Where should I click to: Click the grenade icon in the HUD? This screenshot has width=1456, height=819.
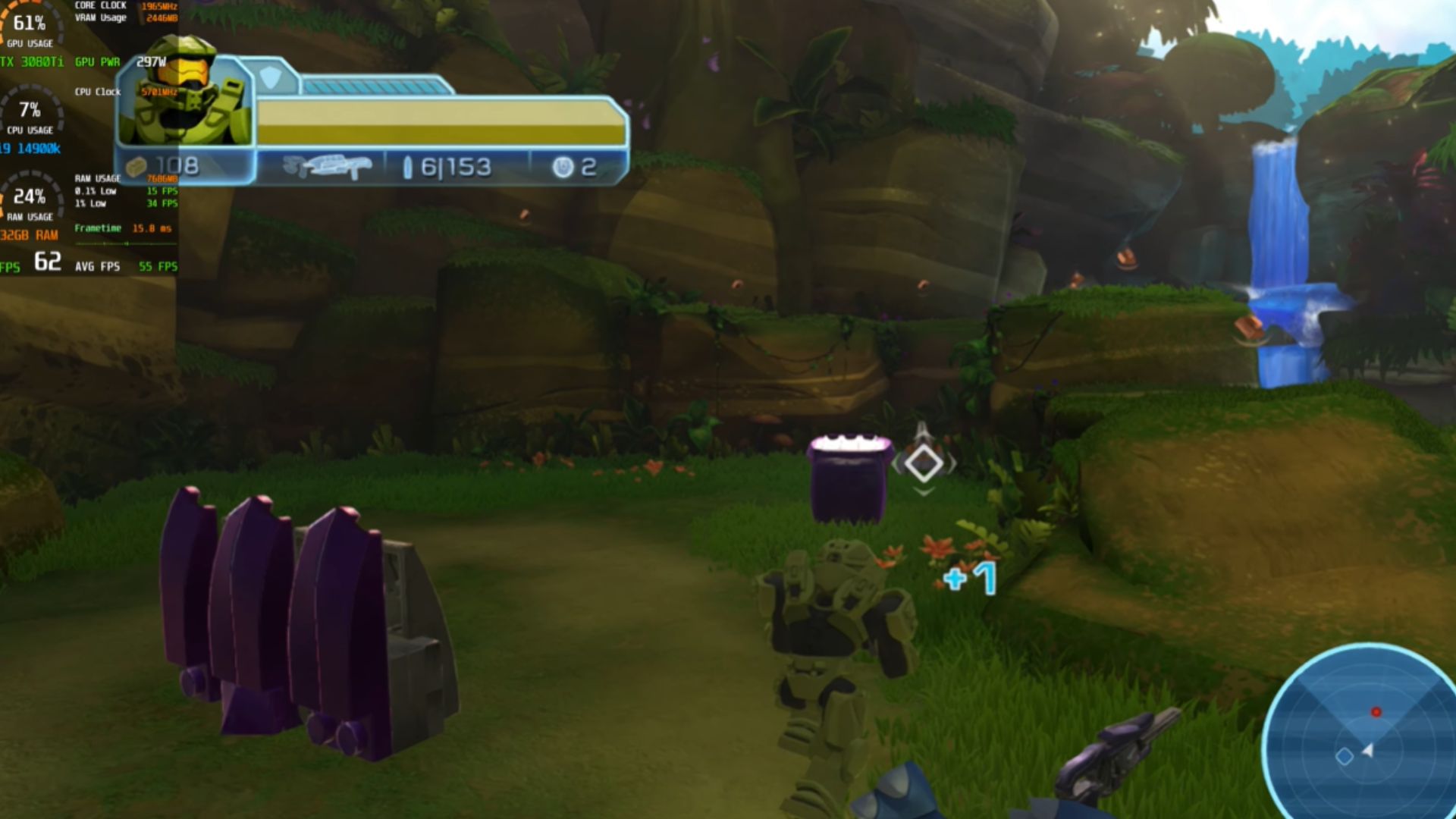tap(563, 168)
